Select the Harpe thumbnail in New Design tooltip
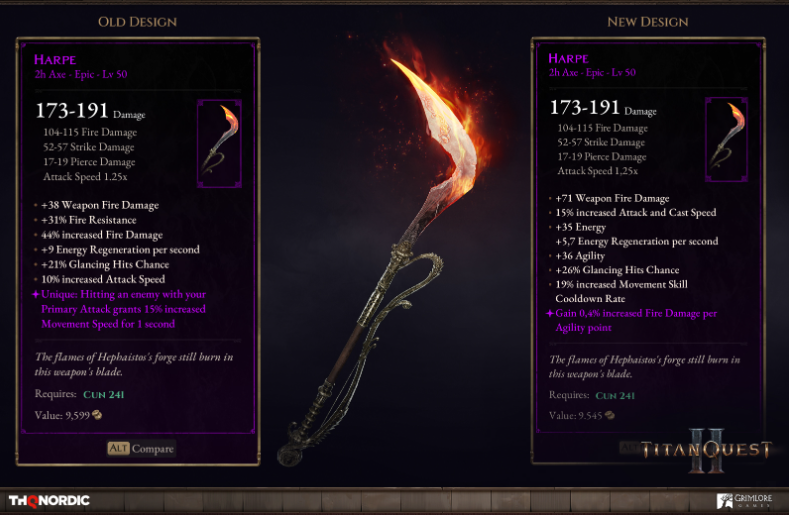This screenshot has width=789, height=515. pyautogui.click(x=725, y=139)
